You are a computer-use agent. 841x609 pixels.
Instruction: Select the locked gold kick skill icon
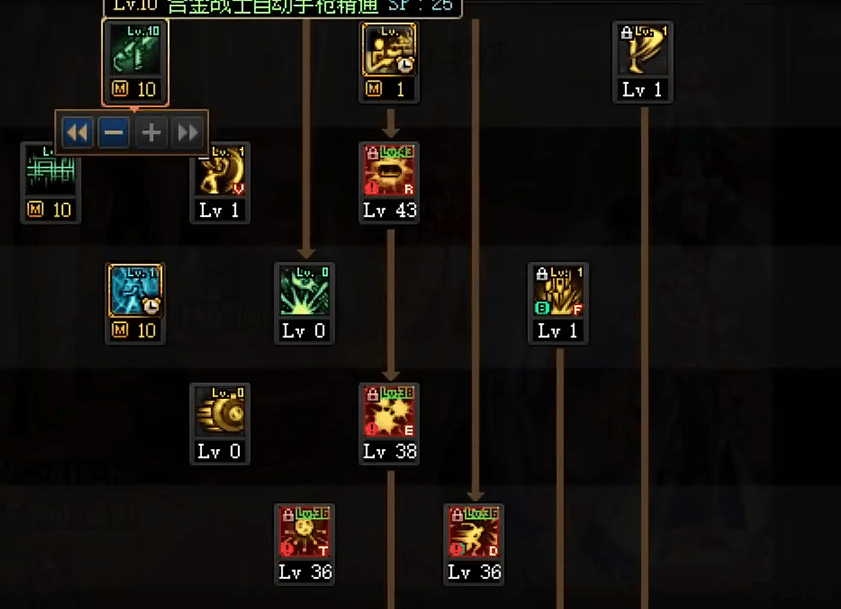click(643, 50)
